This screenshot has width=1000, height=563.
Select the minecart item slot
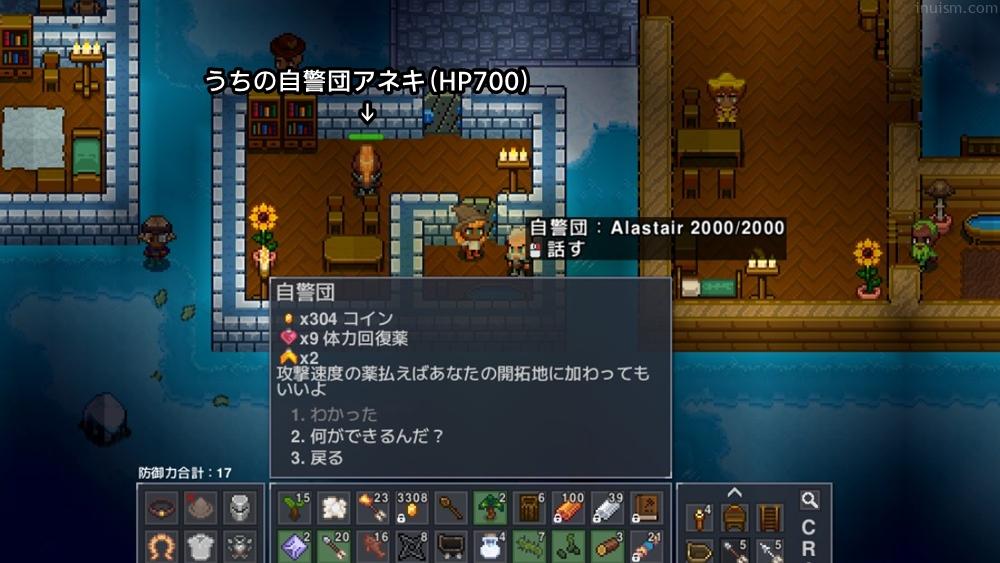[x=450, y=547]
